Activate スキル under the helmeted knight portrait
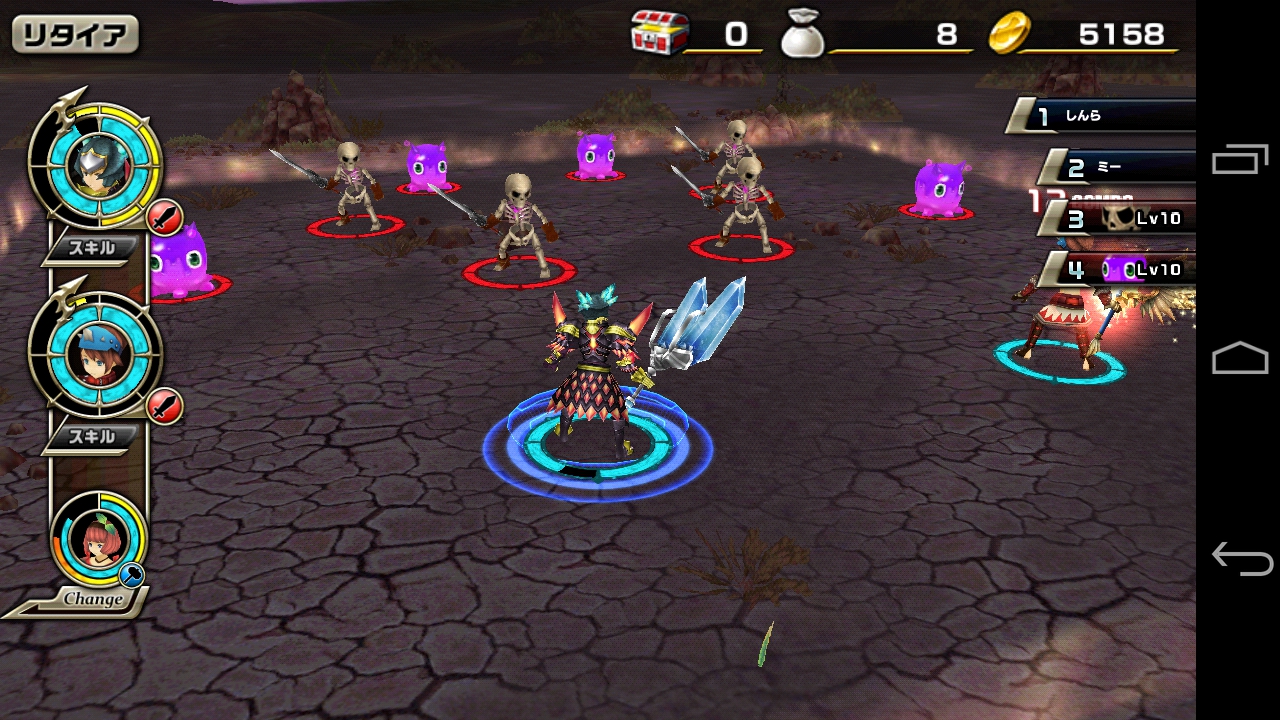Image resolution: width=1280 pixels, height=720 pixels. tap(92, 249)
